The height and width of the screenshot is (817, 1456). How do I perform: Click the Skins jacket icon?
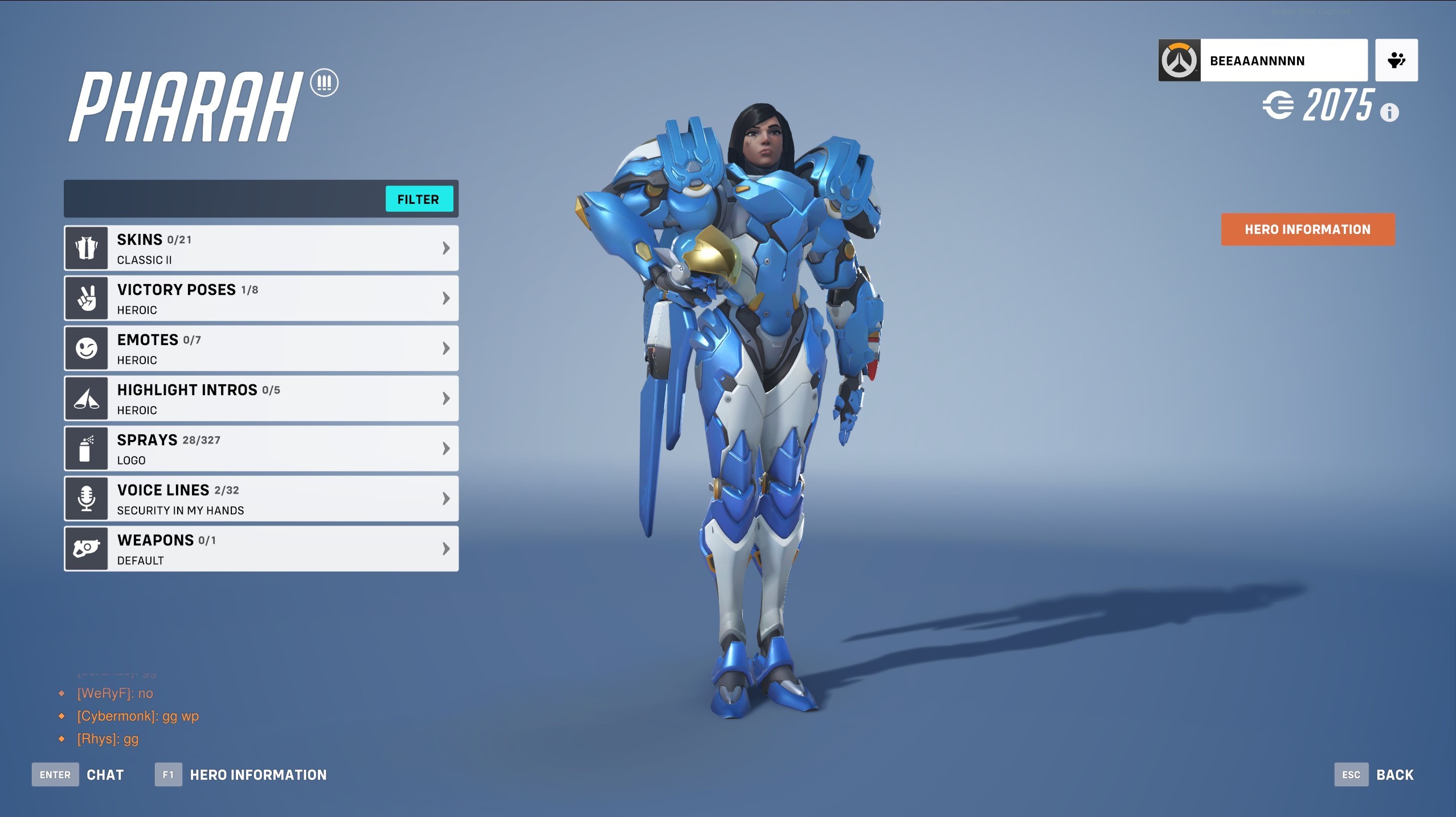[86, 248]
